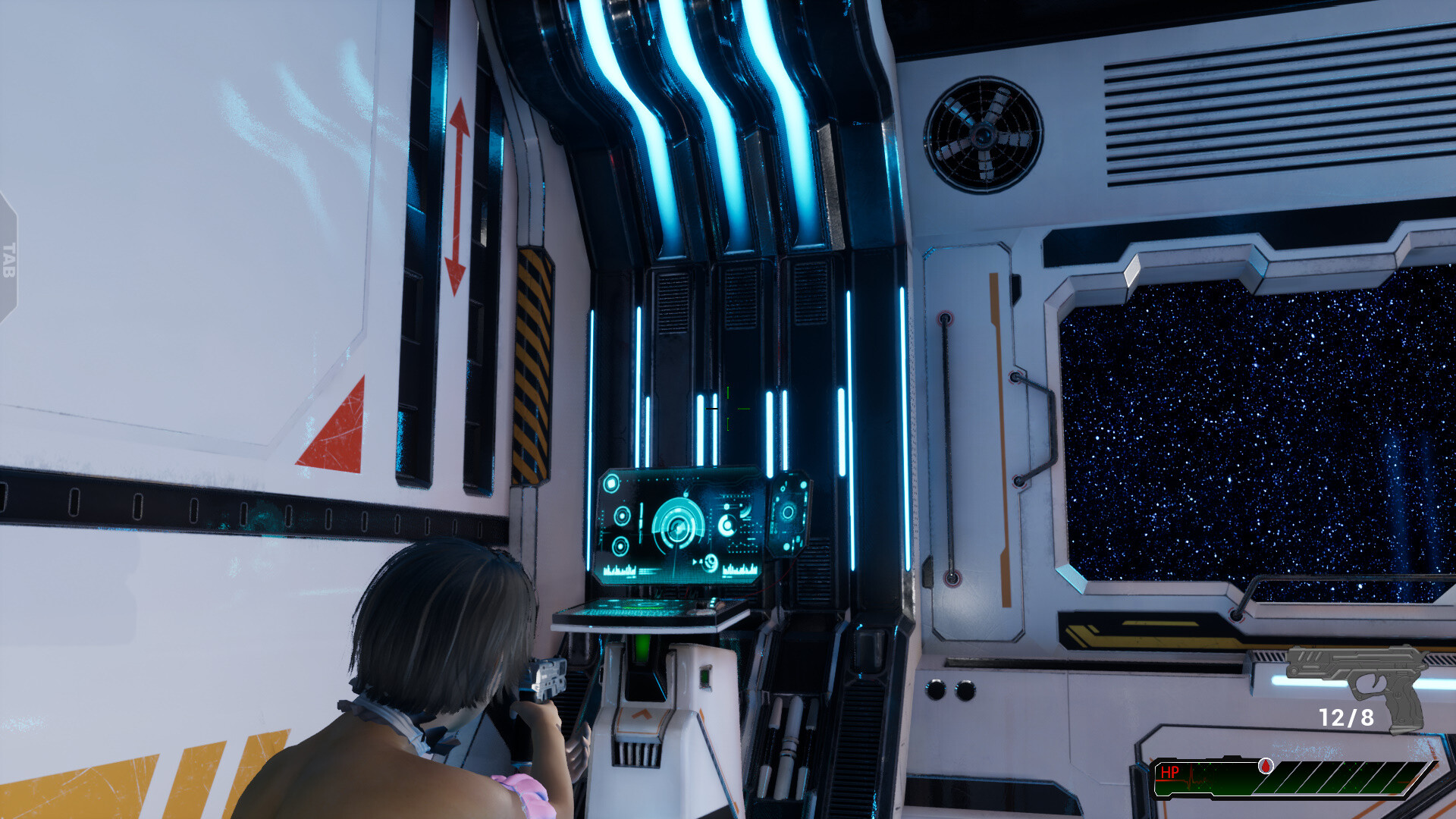Click the orange chevron on the console pedestal
Screen dimensions: 1456x819
click(x=642, y=714)
